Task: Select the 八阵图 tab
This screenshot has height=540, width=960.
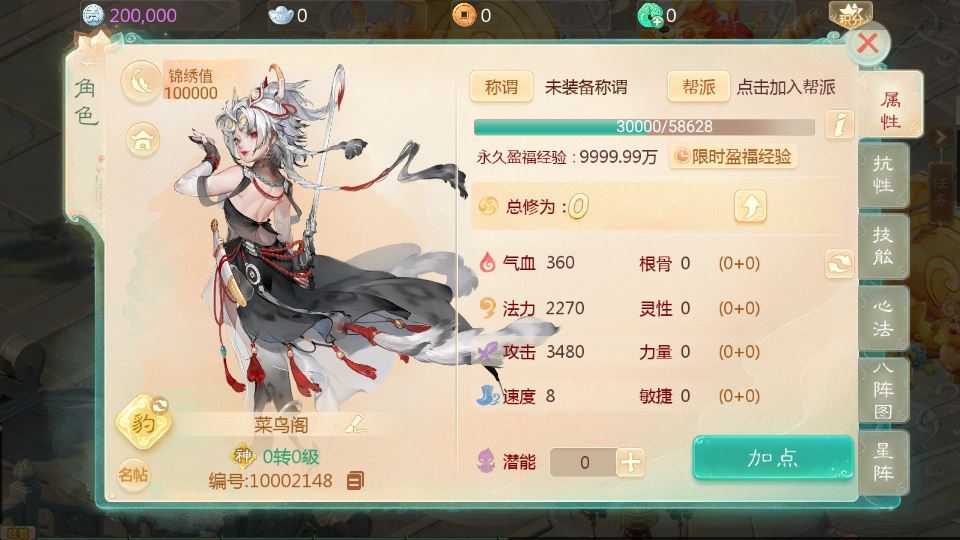Action: [x=883, y=390]
